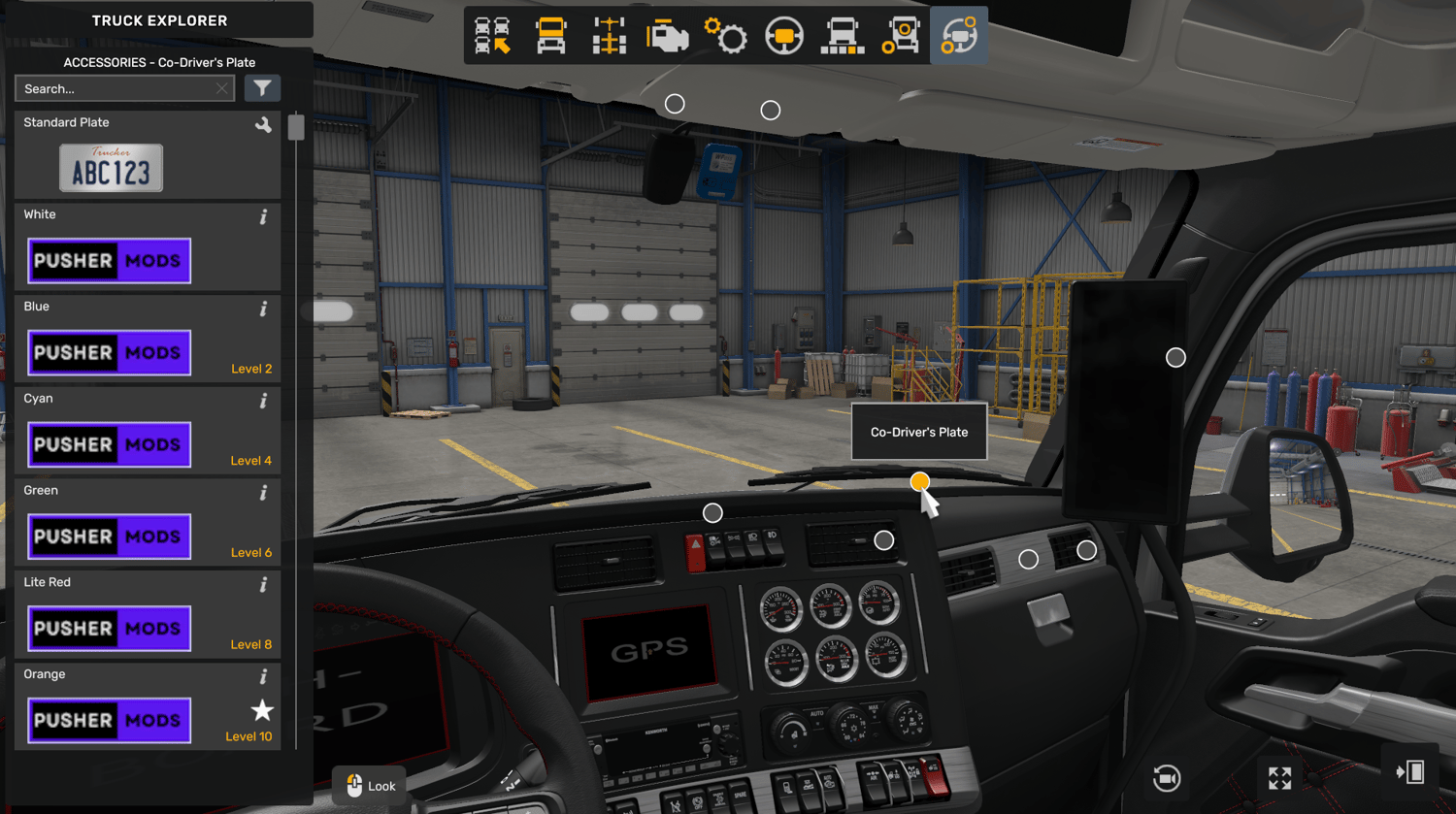Choose the White Pusher Mods plate
Screen dimensions: 1456x814
tap(109, 260)
